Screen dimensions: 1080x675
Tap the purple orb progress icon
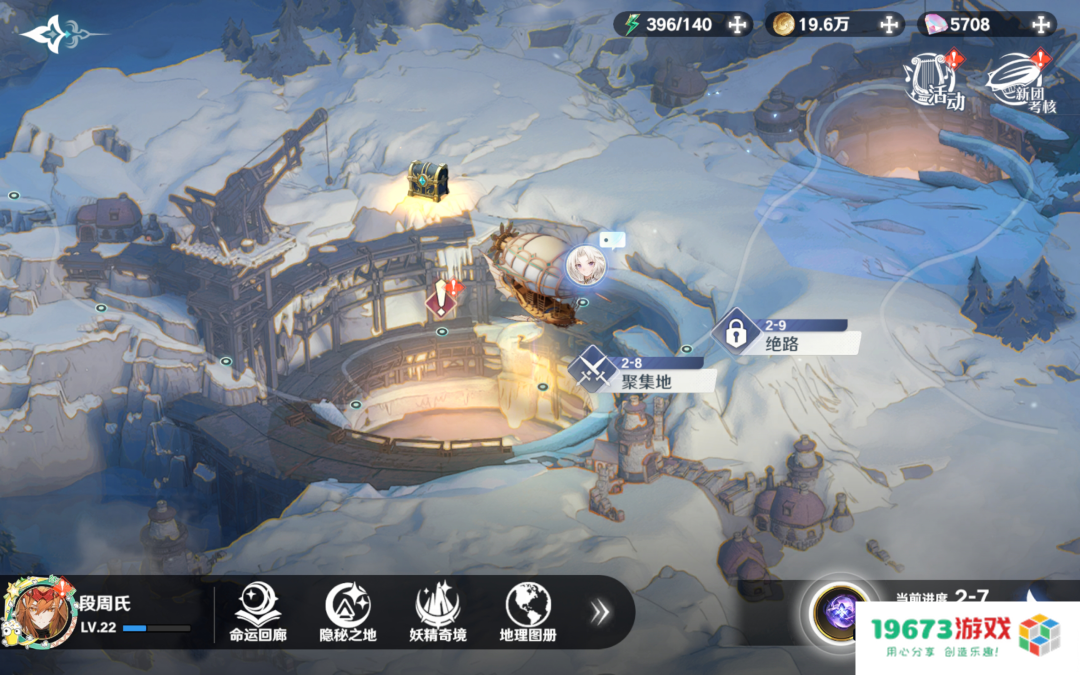pos(838,611)
